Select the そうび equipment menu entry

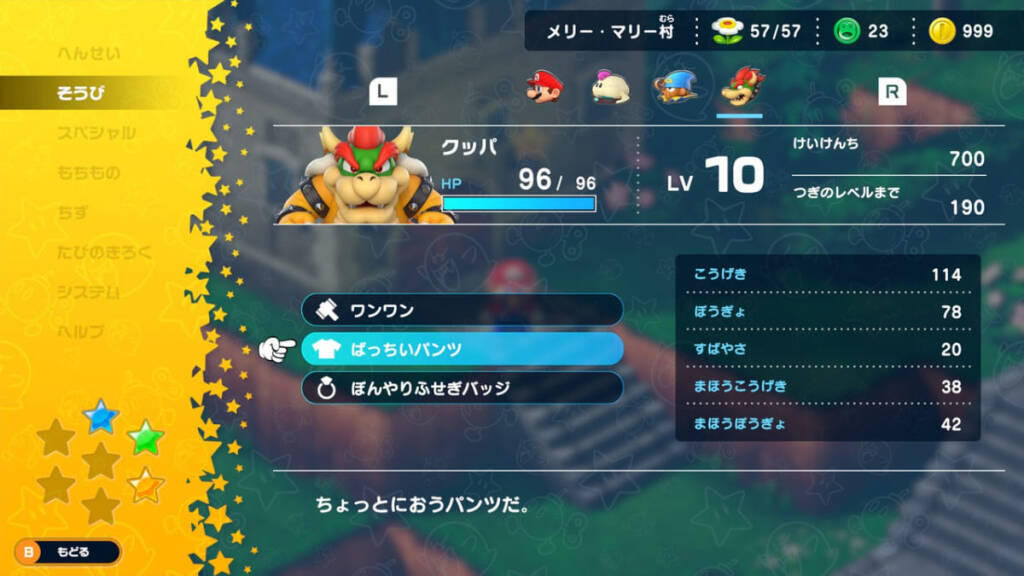click(x=81, y=94)
